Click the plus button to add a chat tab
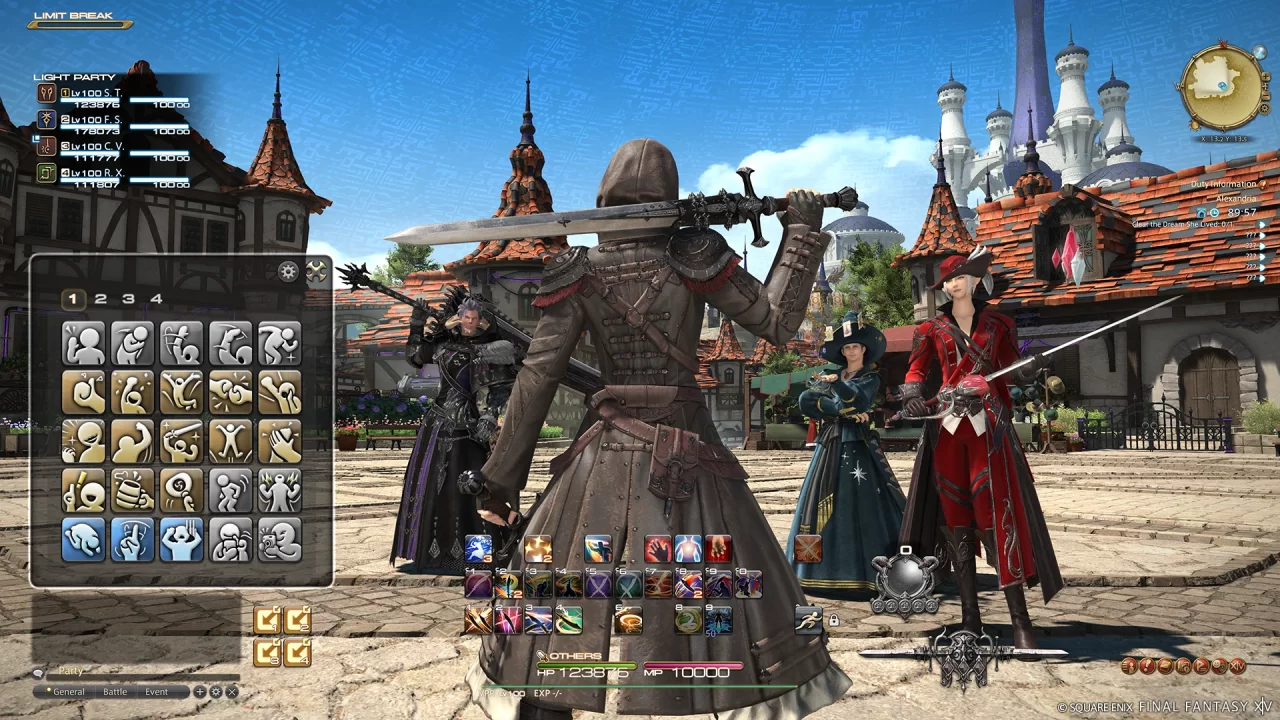Screen dimensions: 1280x720 pos(199,691)
